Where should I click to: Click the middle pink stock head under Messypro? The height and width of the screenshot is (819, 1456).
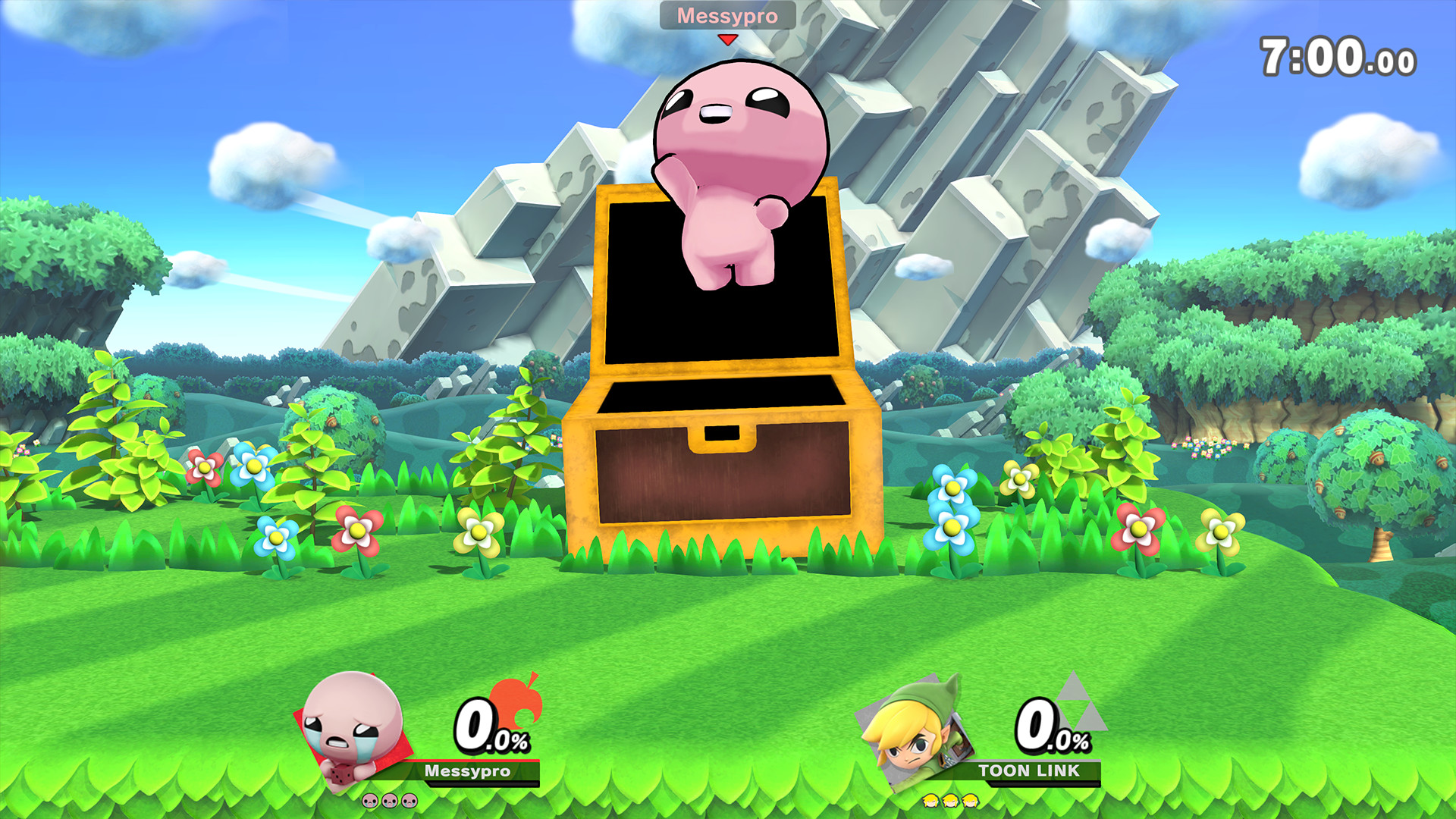tap(388, 801)
